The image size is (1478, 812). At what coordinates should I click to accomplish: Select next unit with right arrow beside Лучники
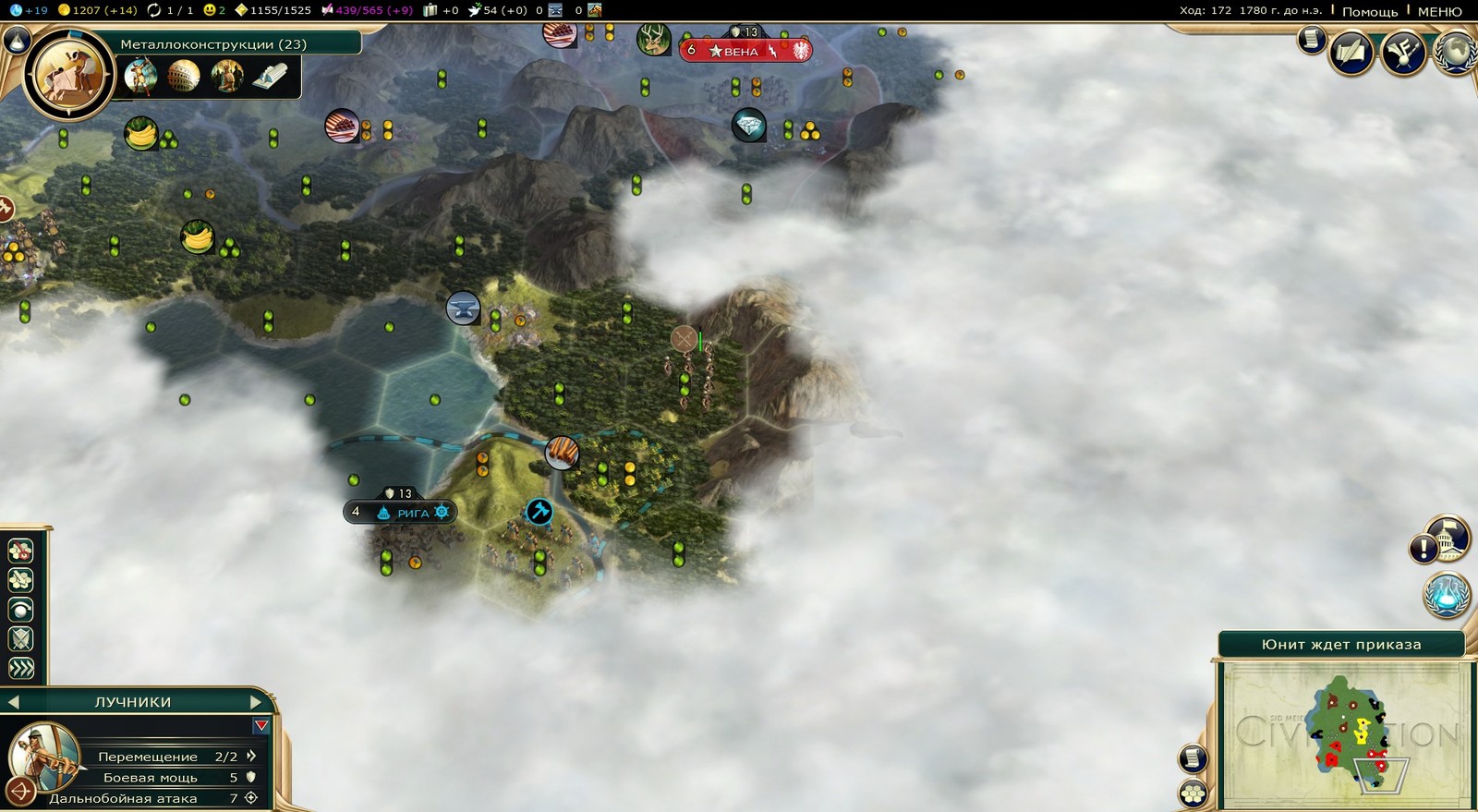pos(256,702)
